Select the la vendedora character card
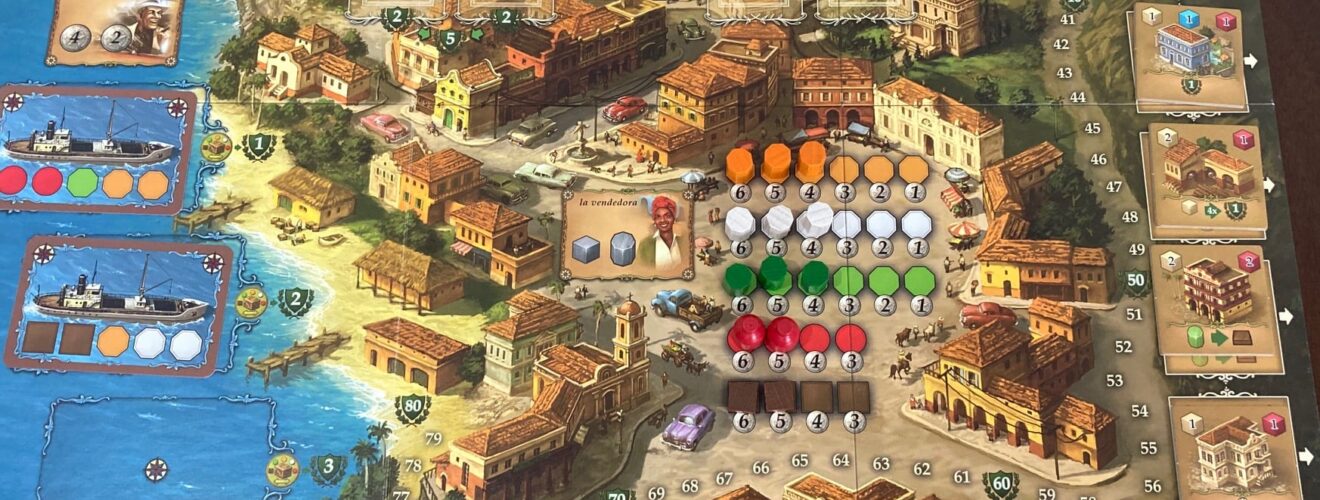 click(x=628, y=236)
